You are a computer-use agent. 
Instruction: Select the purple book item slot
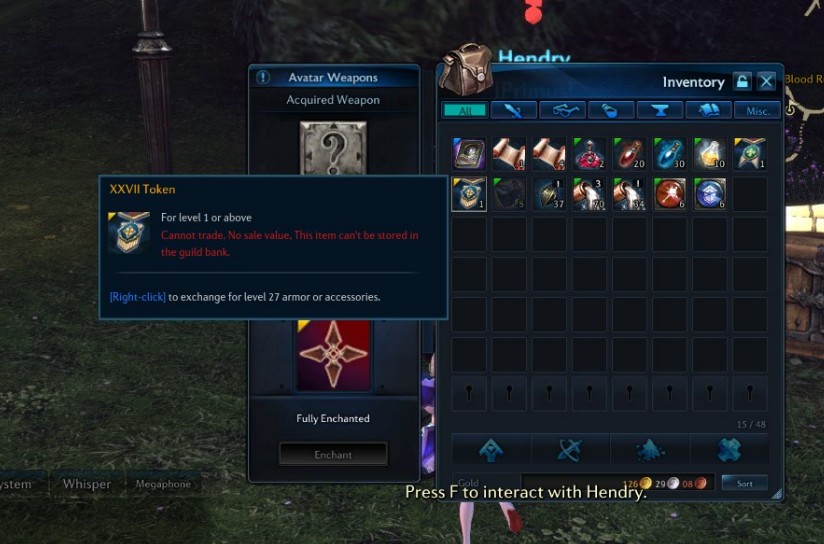[469, 153]
